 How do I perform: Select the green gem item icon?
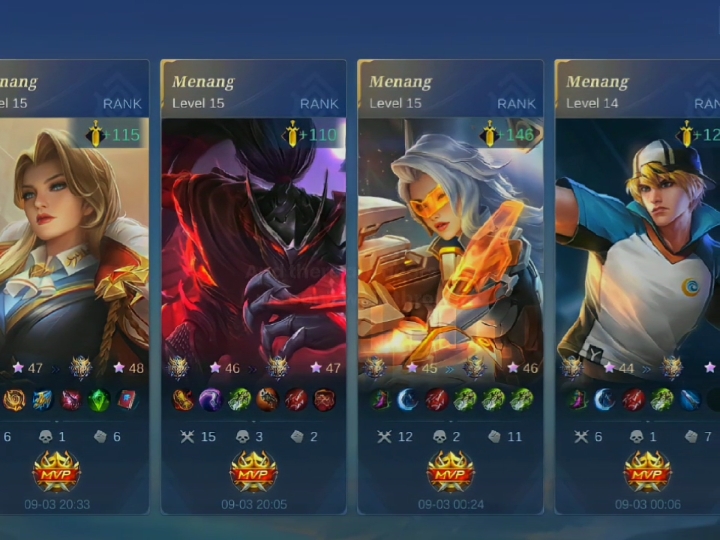(x=97, y=401)
